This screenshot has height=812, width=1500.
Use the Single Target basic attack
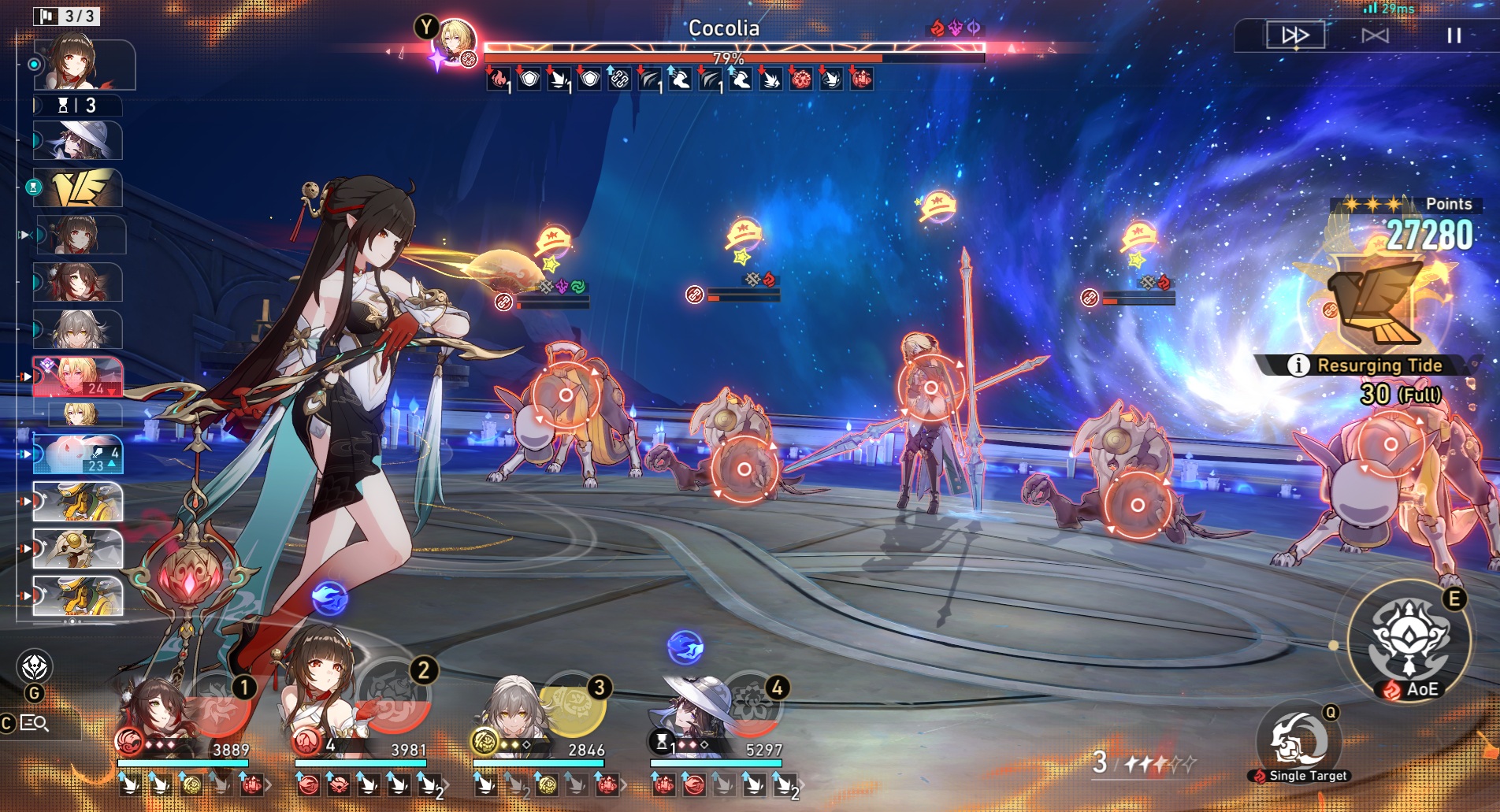(x=1298, y=740)
